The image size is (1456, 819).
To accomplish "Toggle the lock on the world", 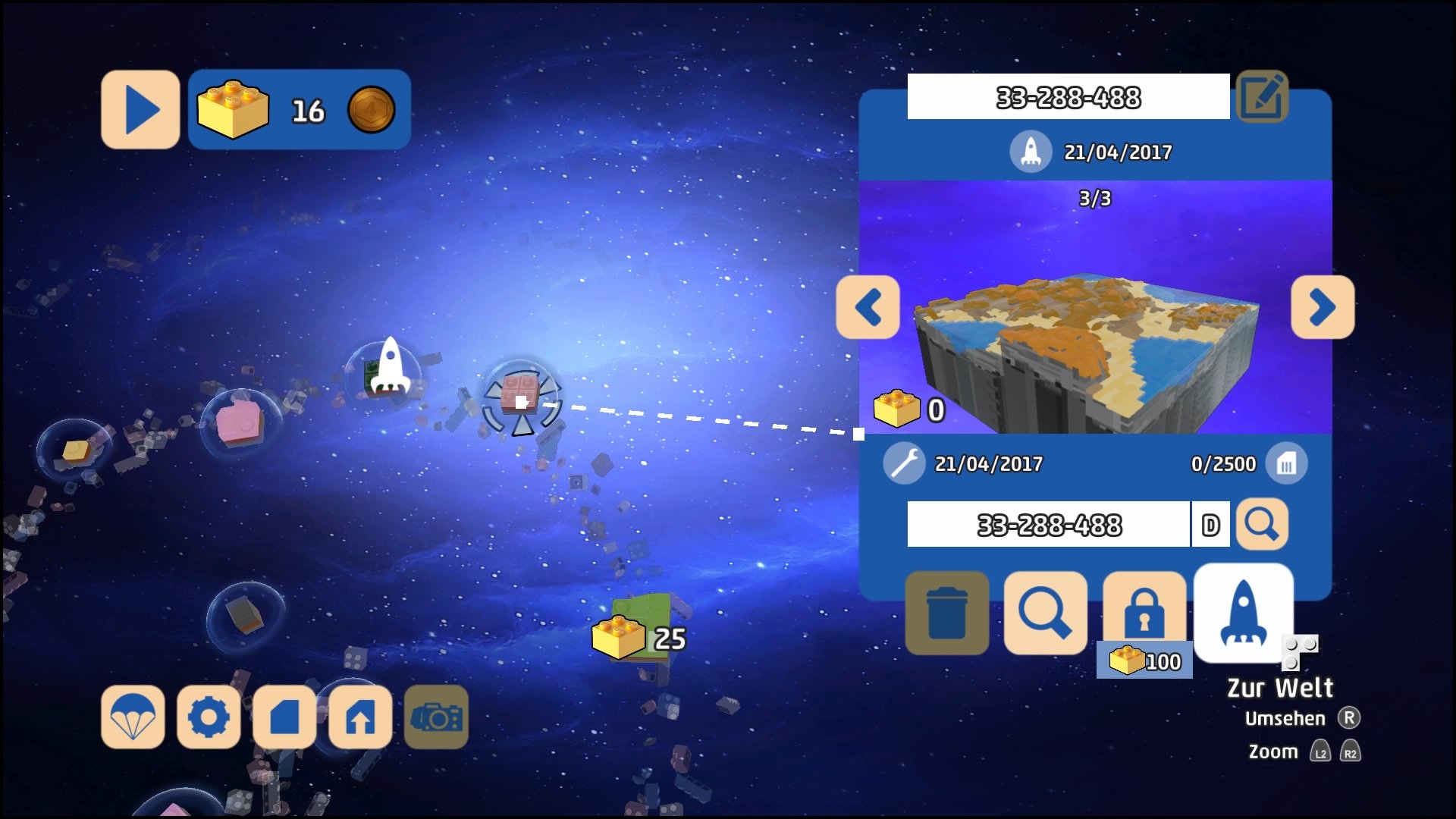I will 1145,611.
